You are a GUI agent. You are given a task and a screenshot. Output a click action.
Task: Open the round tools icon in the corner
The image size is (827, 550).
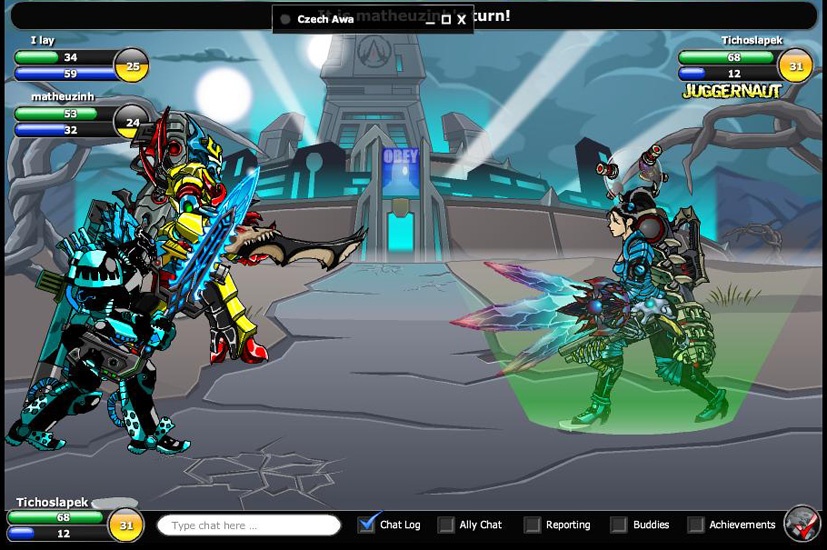pyautogui.click(x=802, y=523)
